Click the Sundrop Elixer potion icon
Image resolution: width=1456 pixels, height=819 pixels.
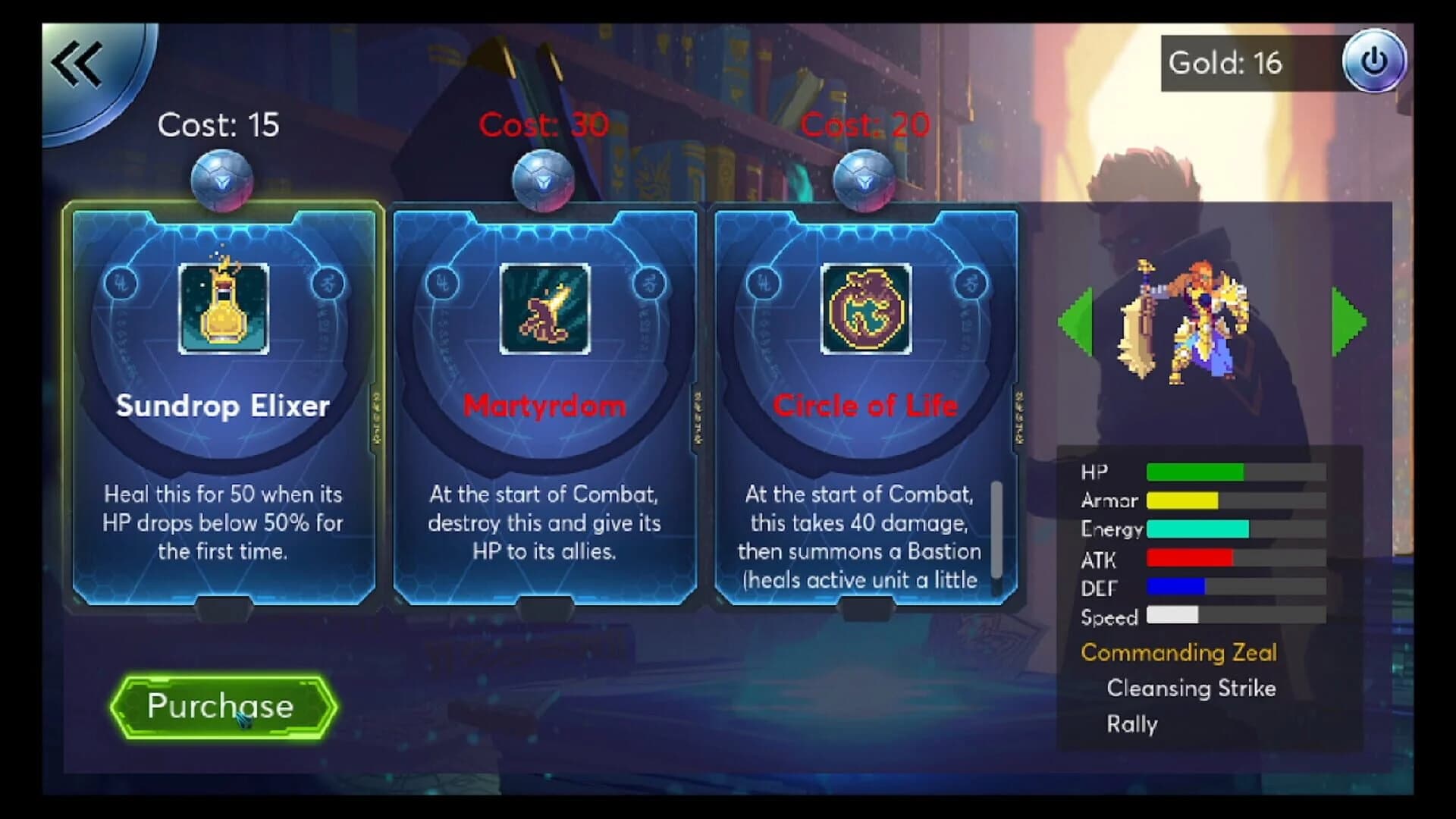point(224,308)
